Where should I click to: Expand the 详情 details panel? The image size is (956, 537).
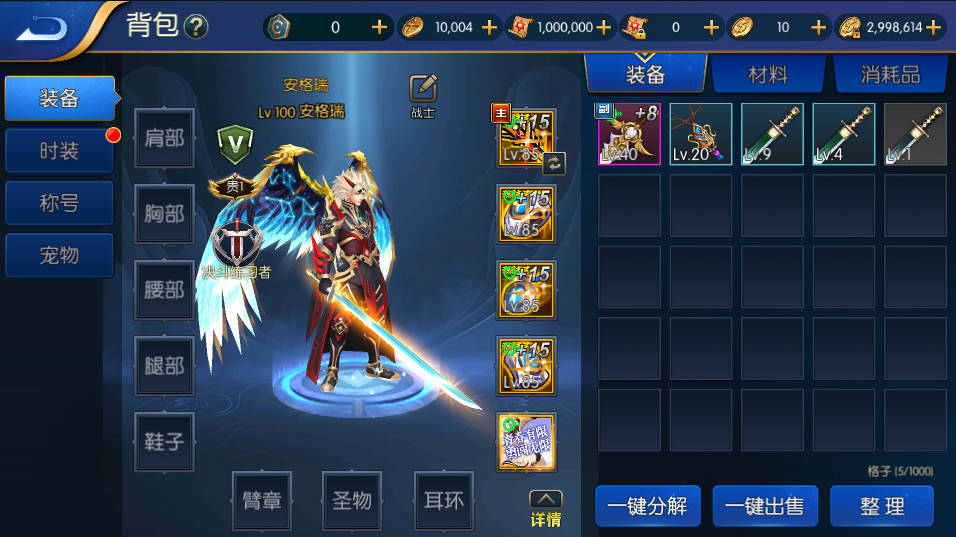point(545,509)
